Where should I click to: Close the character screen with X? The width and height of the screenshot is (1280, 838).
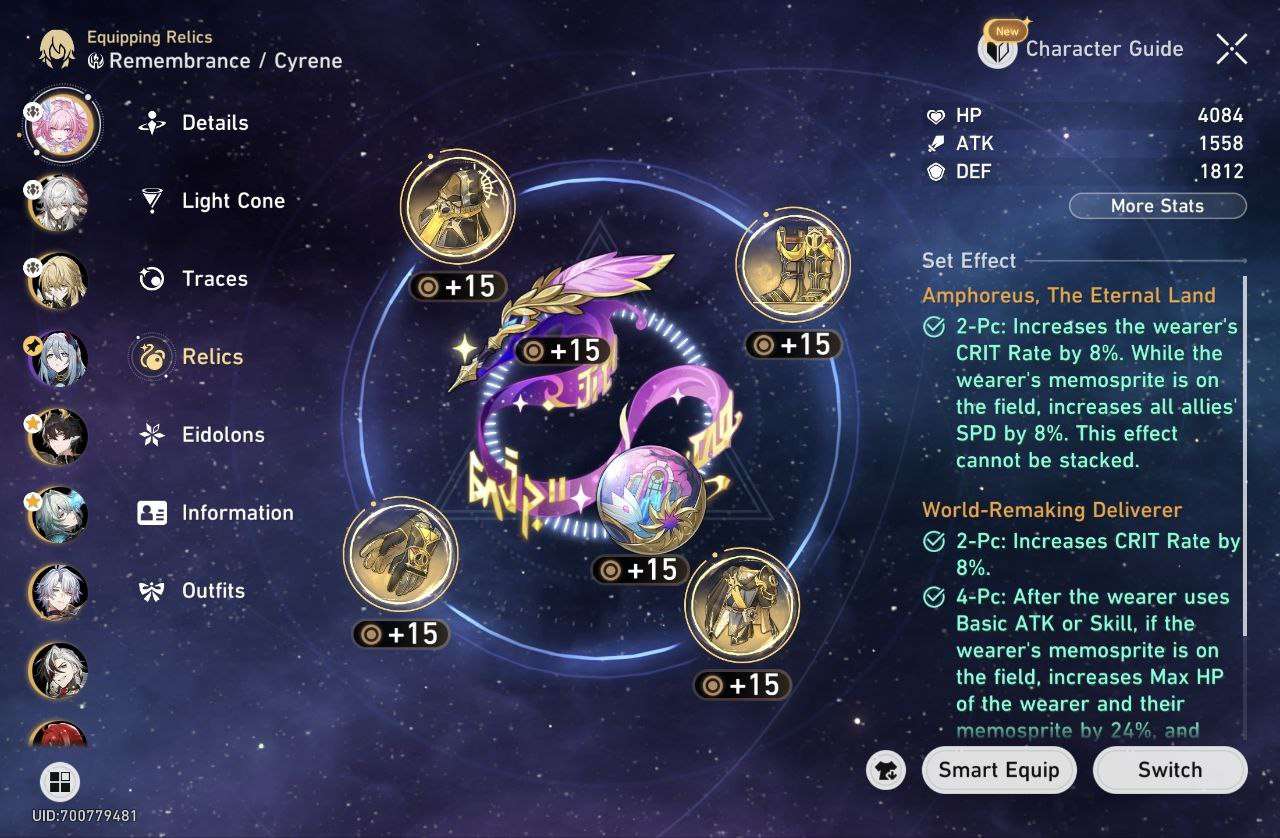click(1231, 48)
